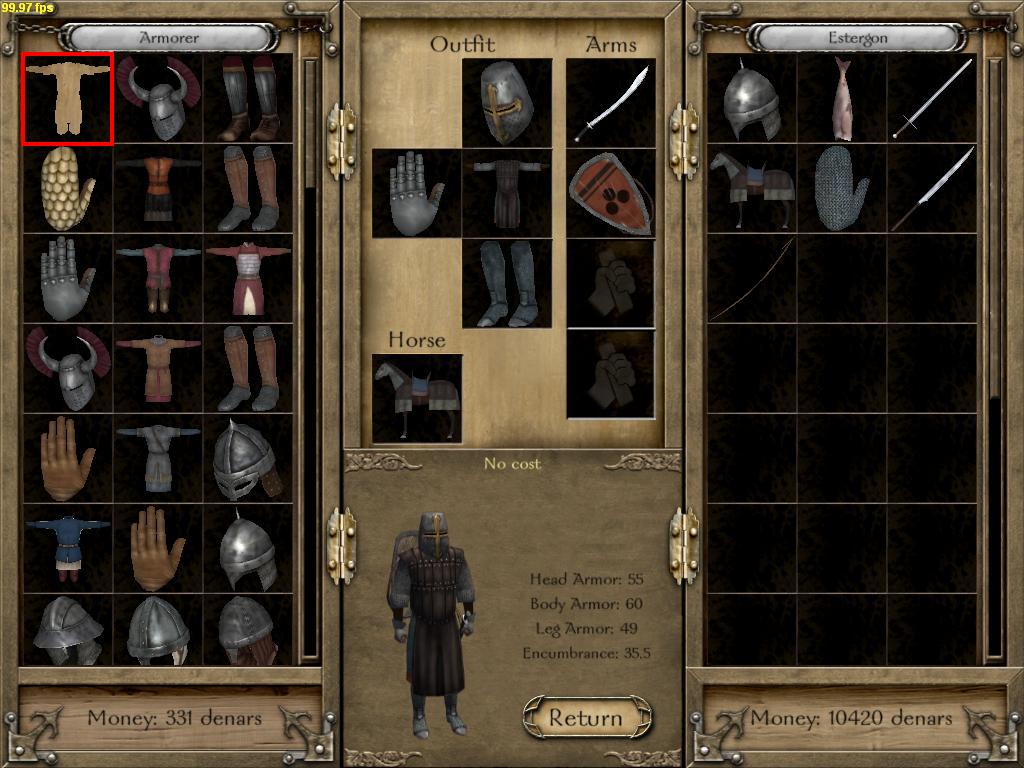Pick the red and white surcoat armor
The height and width of the screenshot is (768, 1024).
coord(248,279)
